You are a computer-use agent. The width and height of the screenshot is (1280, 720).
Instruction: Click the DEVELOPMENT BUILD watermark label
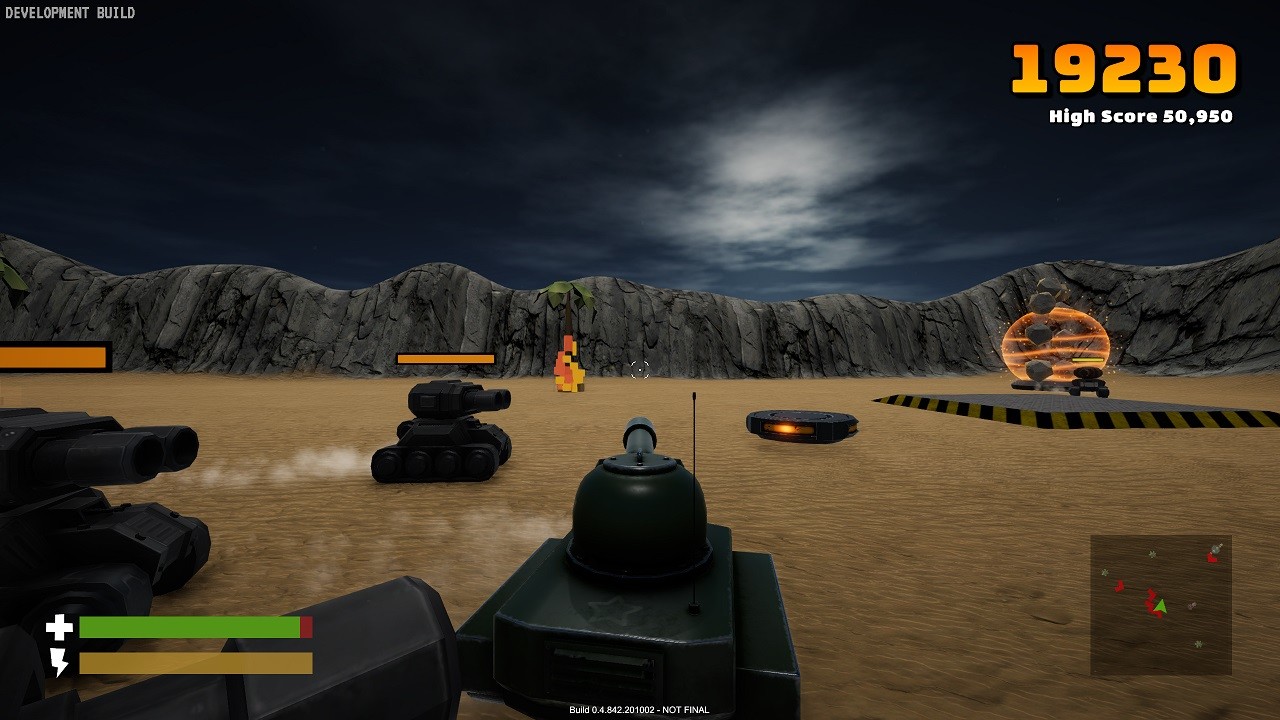[x=70, y=14]
